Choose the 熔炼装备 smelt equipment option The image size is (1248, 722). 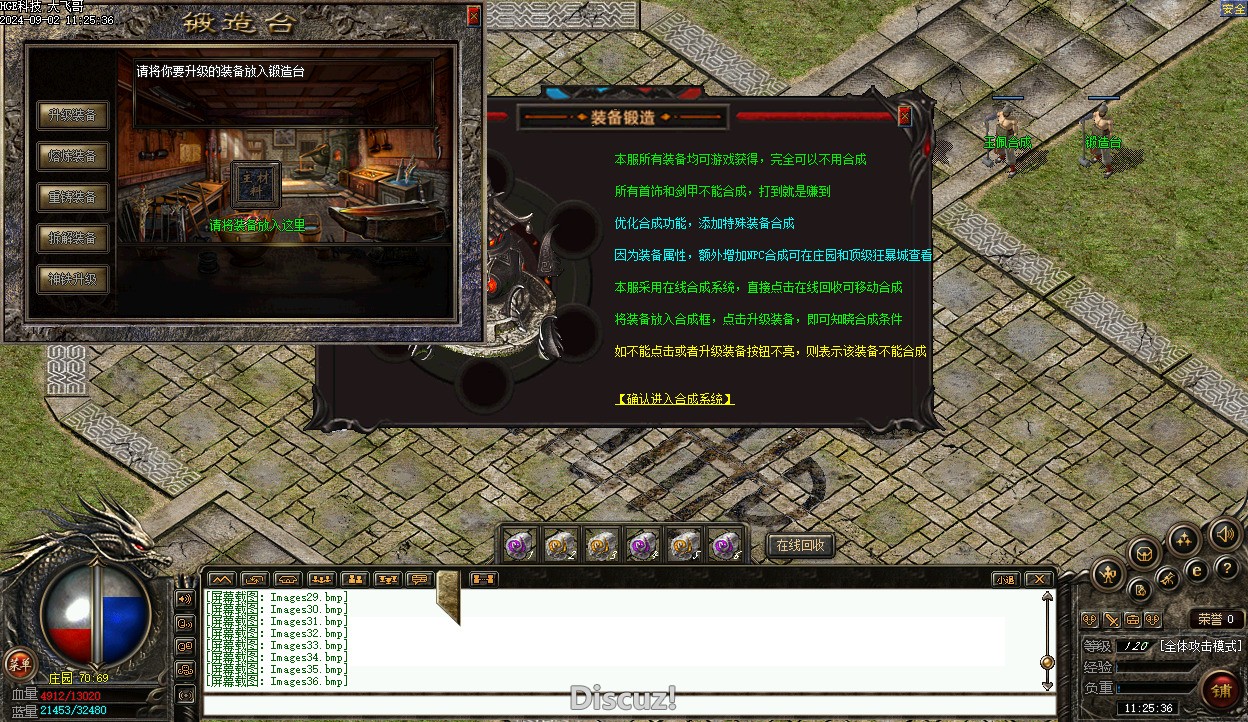73,156
